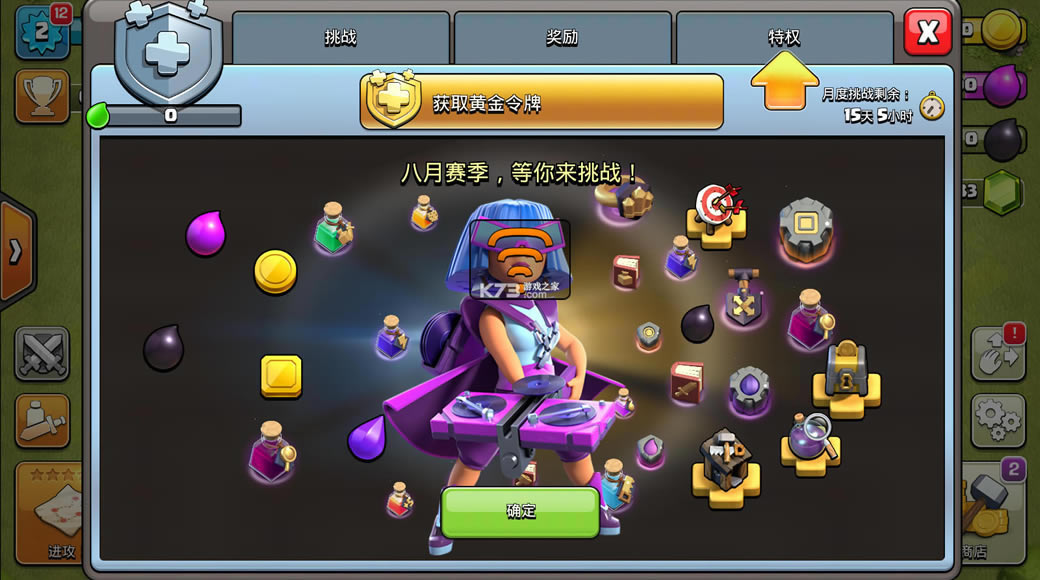Open the crossed swords button
The image size is (1040, 580).
(42, 354)
